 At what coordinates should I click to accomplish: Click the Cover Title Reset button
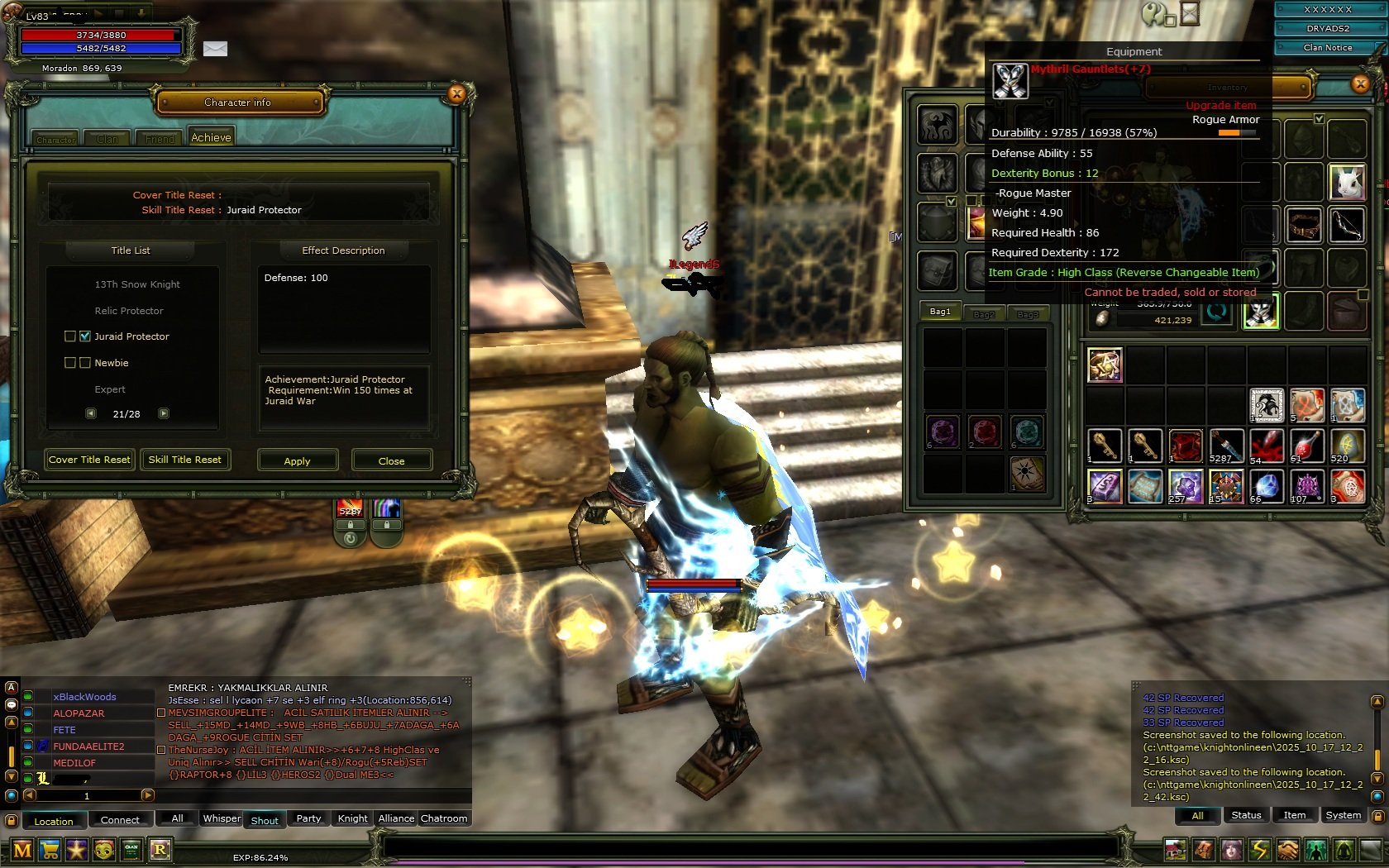[89, 460]
